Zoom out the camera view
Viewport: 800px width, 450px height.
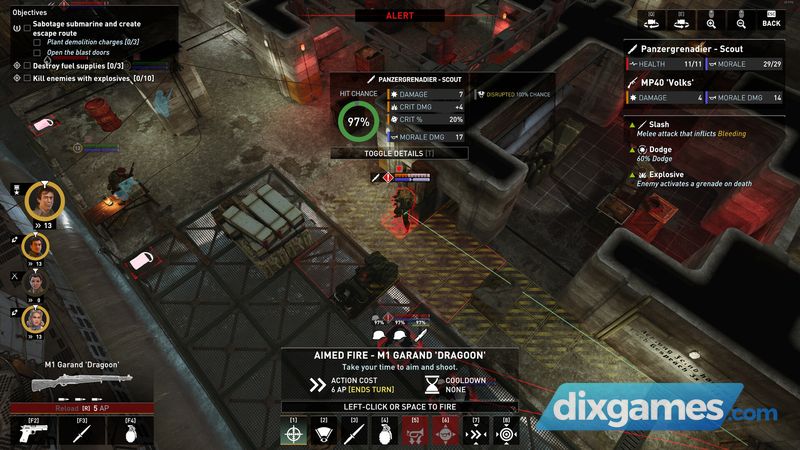coord(741,20)
